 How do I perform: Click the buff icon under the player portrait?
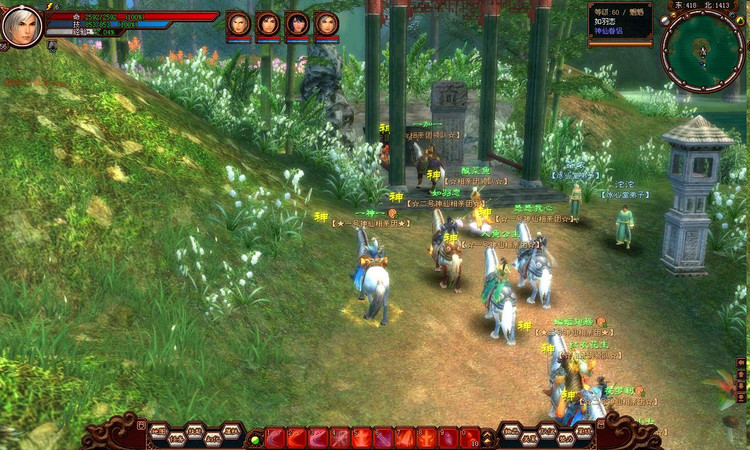point(52,45)
